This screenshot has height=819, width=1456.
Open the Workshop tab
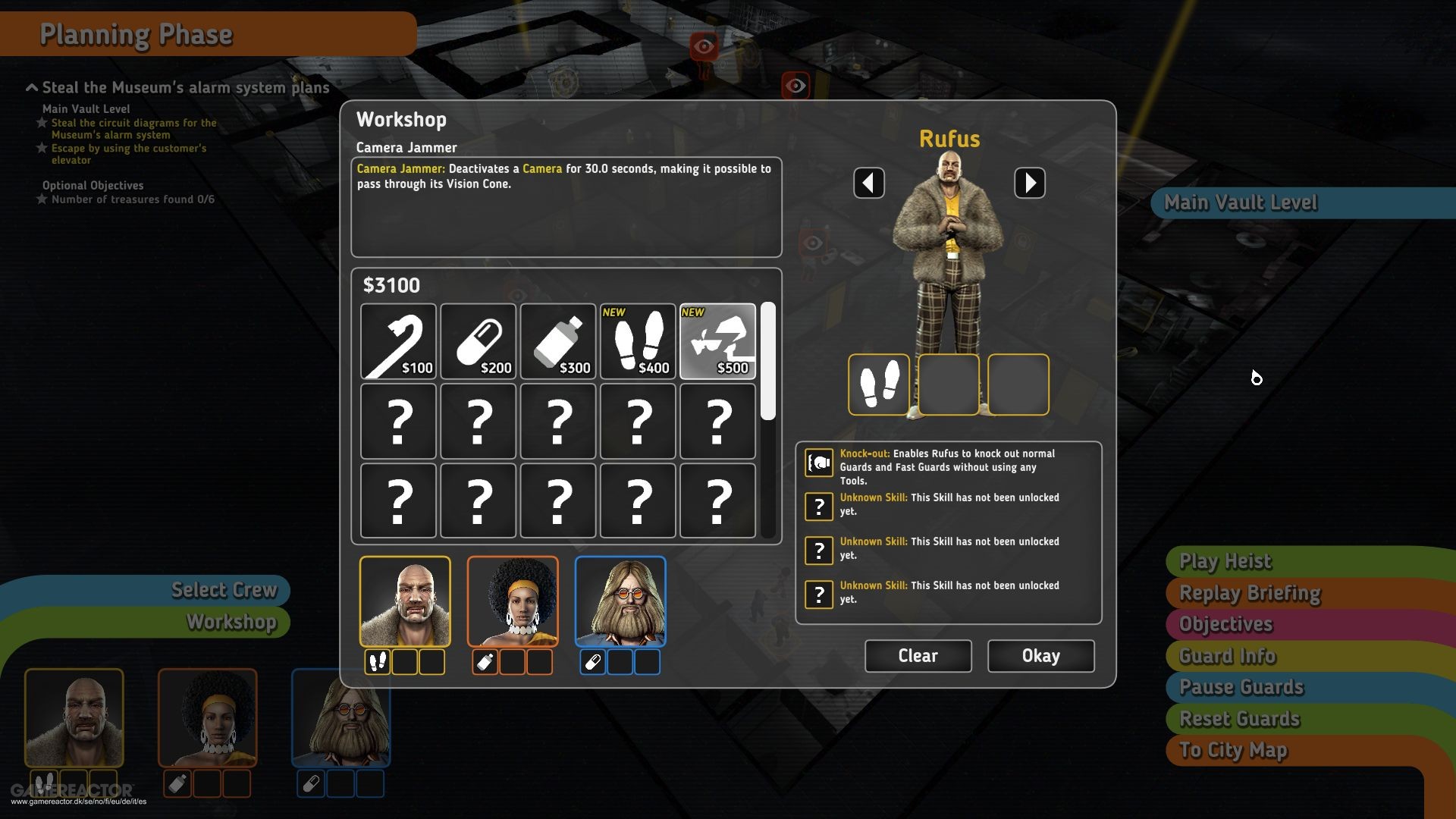(x=231, y=623)
